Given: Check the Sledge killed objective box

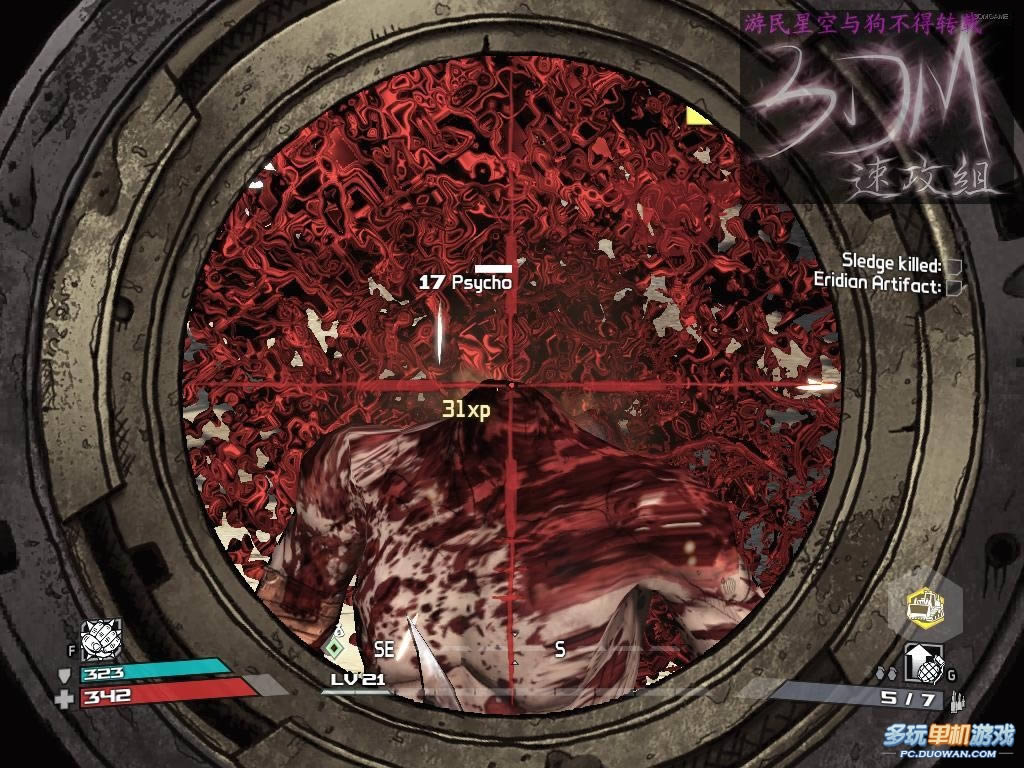Looking at the screenshot, I should click(x=954, y=266).
